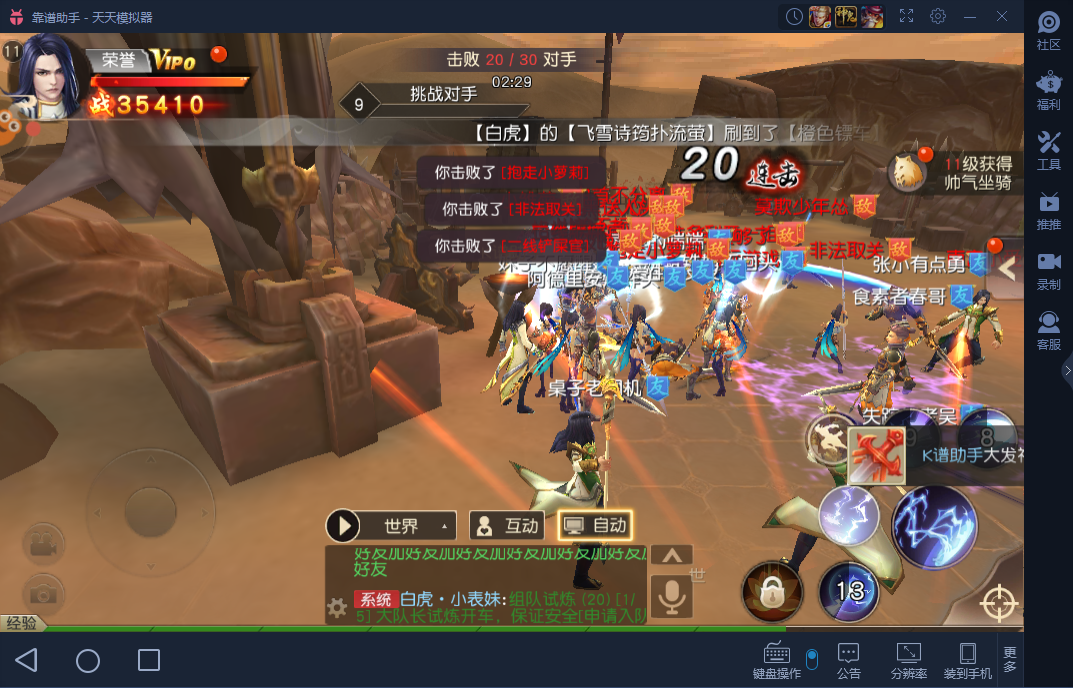This screenshot has width=1073, height=688.
Task: Tap the video camera recording icon
Action: pyautogui.click(x=42, y=544)
